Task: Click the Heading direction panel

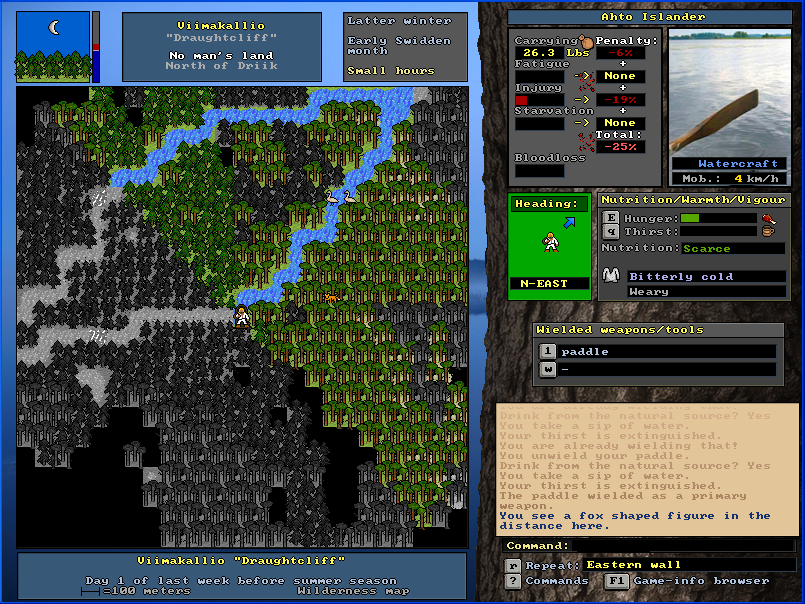Action: [549, 243]
